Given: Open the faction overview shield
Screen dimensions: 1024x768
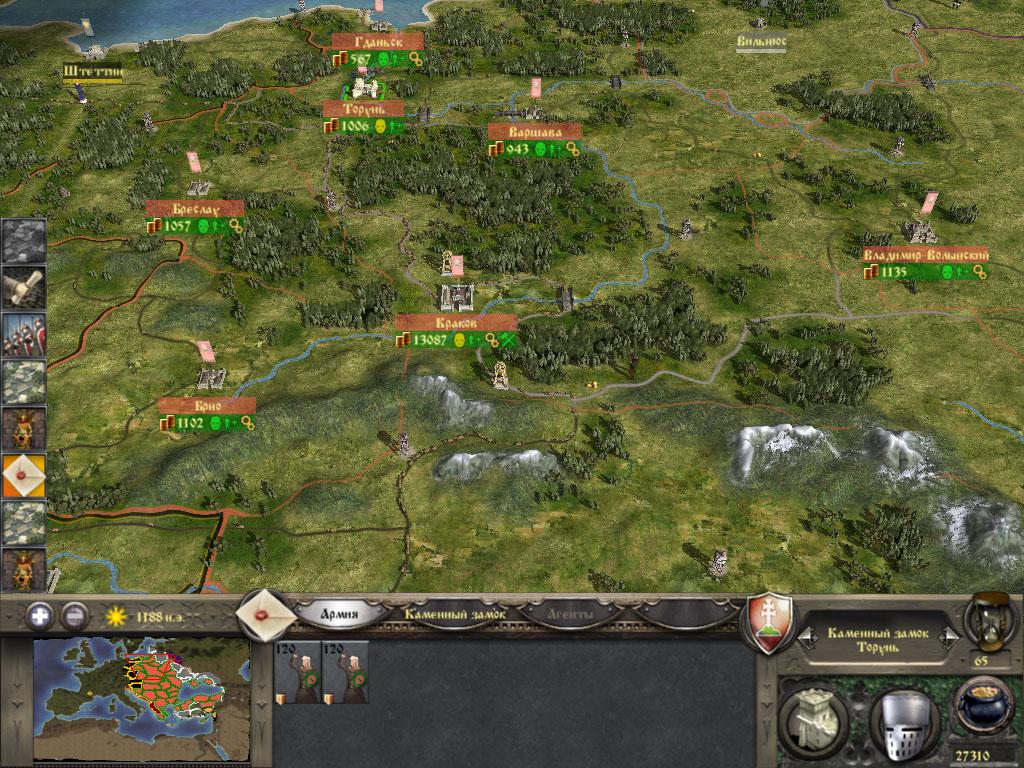Looking at the screenshot, I should tap(771, 623).
